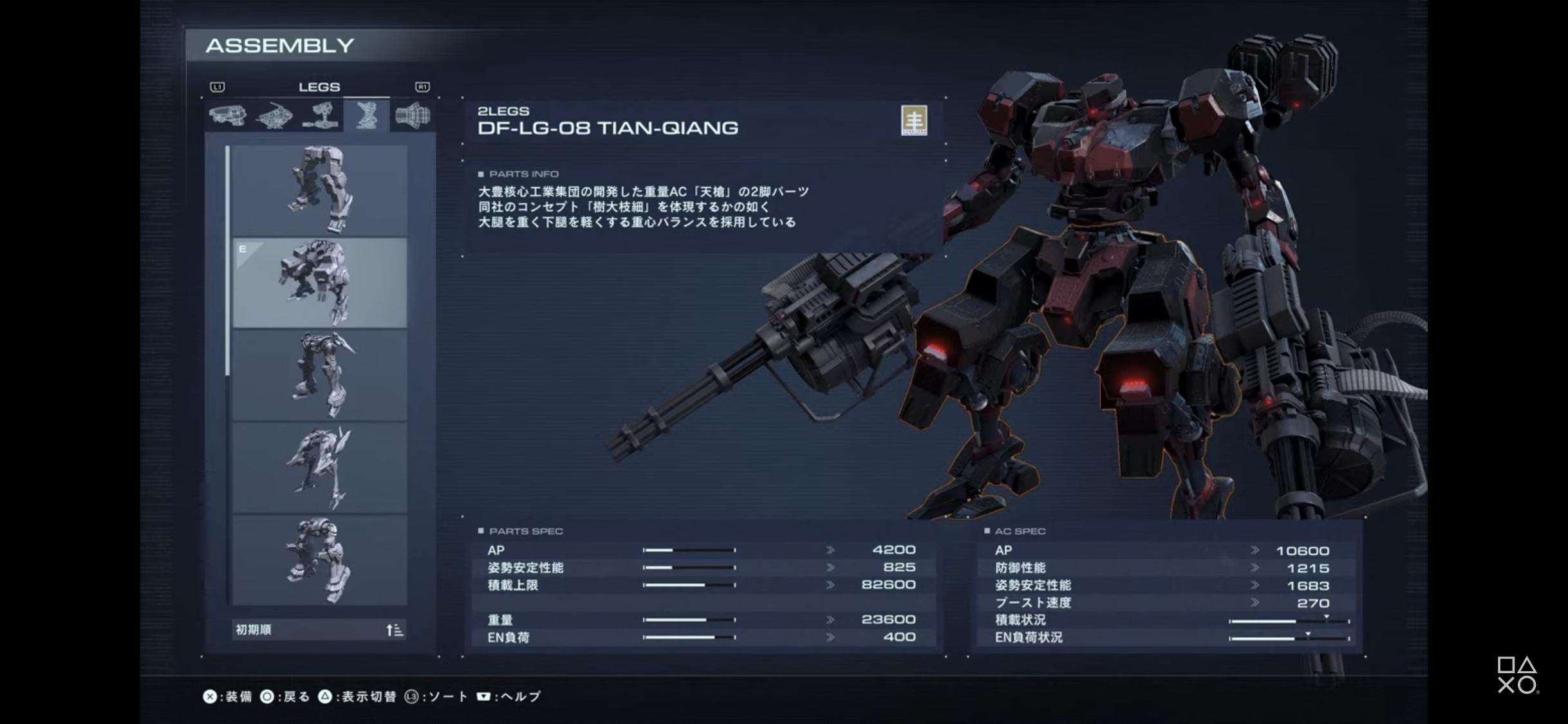Choose the spiky thin-legged part thumbnail

[319, 468]
